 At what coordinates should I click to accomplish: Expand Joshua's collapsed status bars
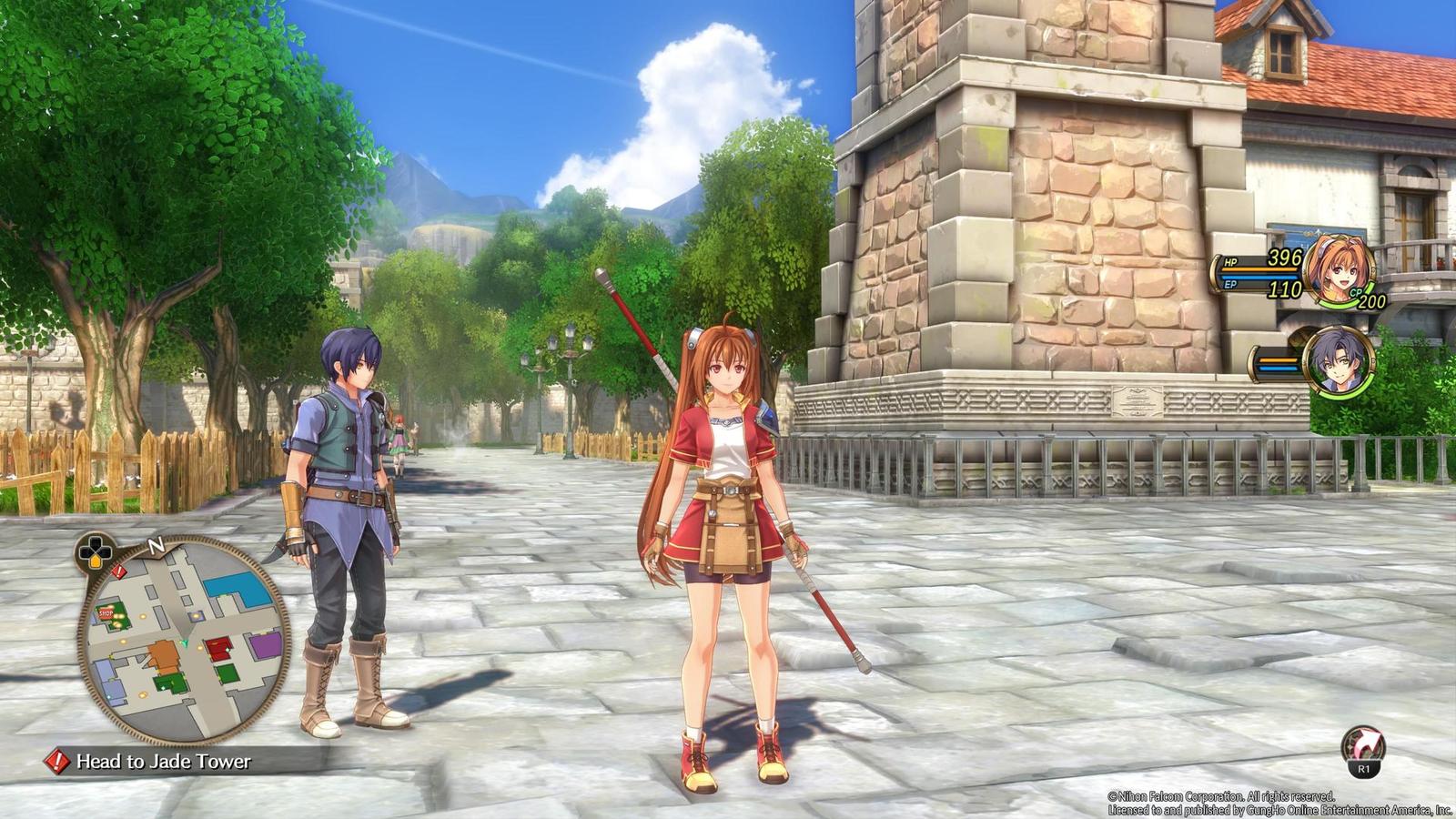[x=1278, y=362]
